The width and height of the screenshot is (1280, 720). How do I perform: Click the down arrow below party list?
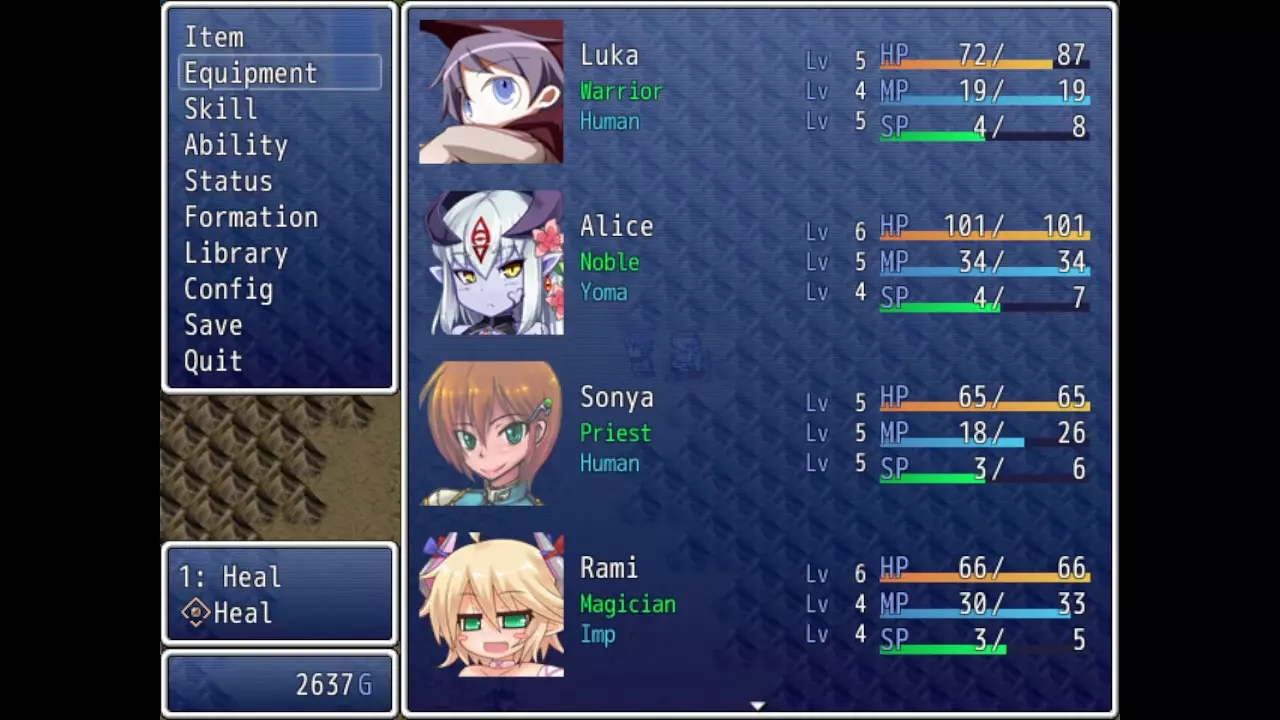(x=758, y=706)
